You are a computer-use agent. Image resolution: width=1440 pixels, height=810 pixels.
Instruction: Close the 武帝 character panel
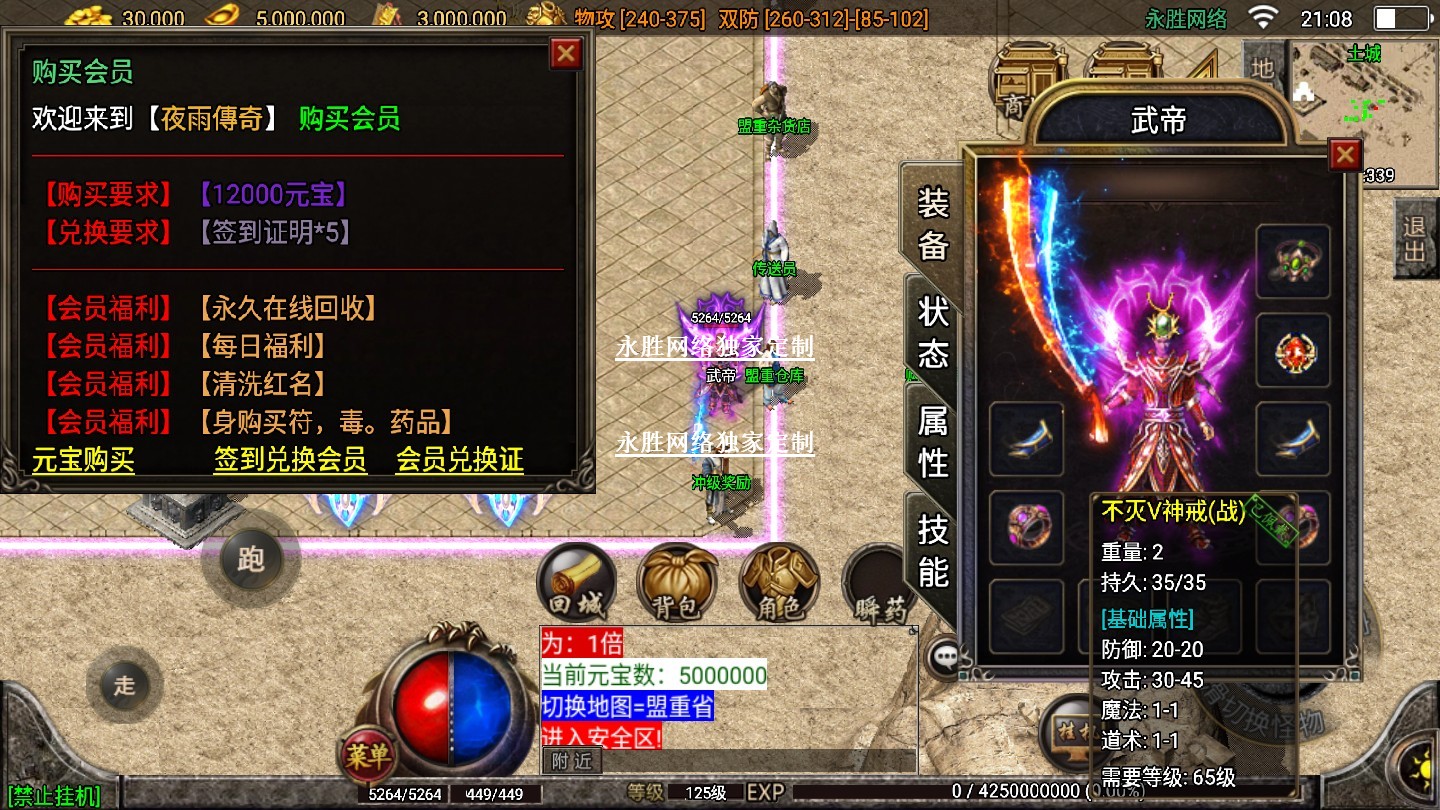click(x=1345, y=155)
